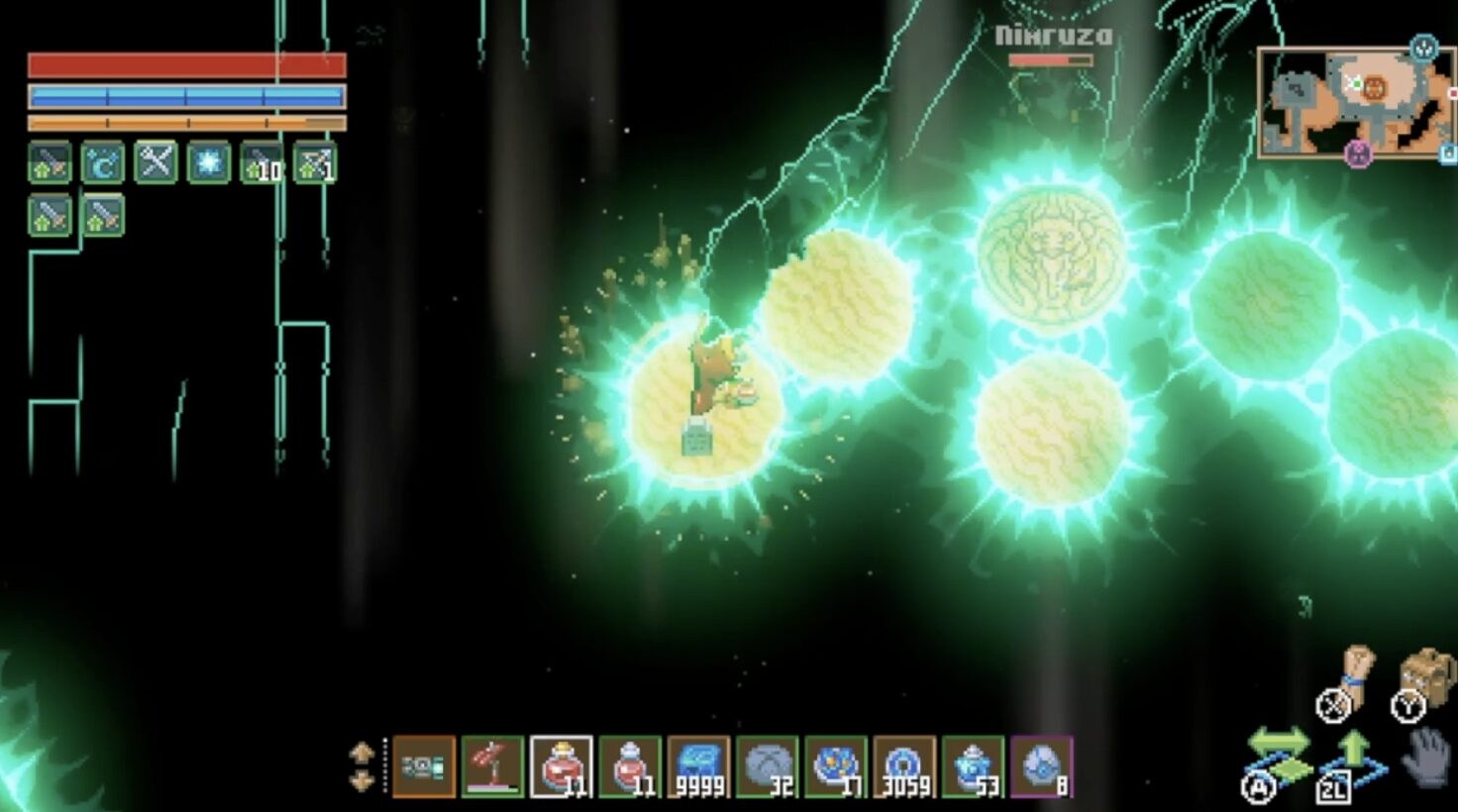
Task: Inspect the crossed swords buff icon
Action: click(156, 163)
